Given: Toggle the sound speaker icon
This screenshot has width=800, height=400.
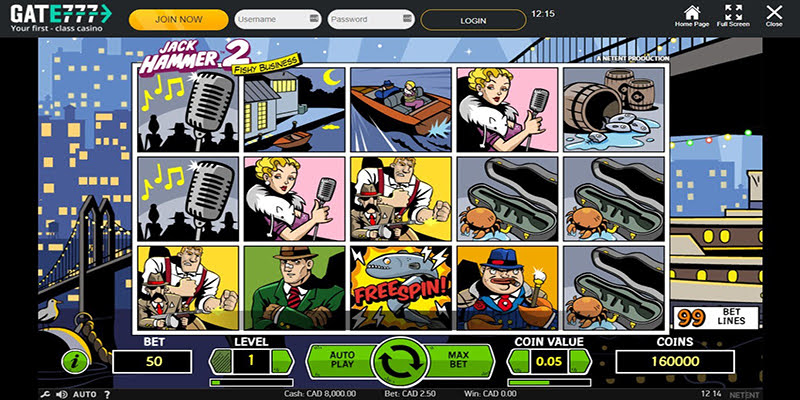Looking at the screenshot, I should coord(62,394).
